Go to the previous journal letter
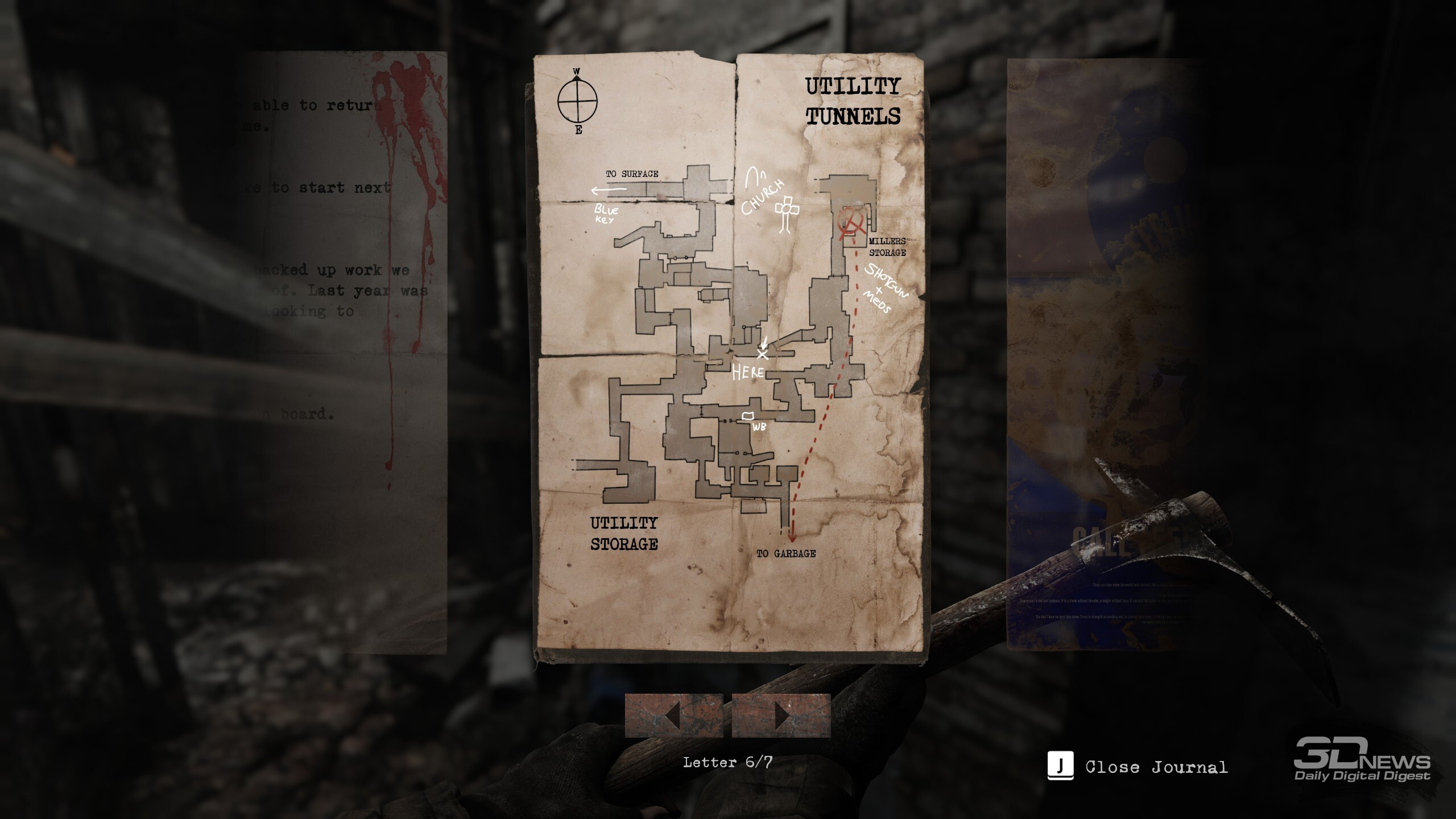Image resolution: width=1456 pixels, height=819 pixels. point(673,715)
